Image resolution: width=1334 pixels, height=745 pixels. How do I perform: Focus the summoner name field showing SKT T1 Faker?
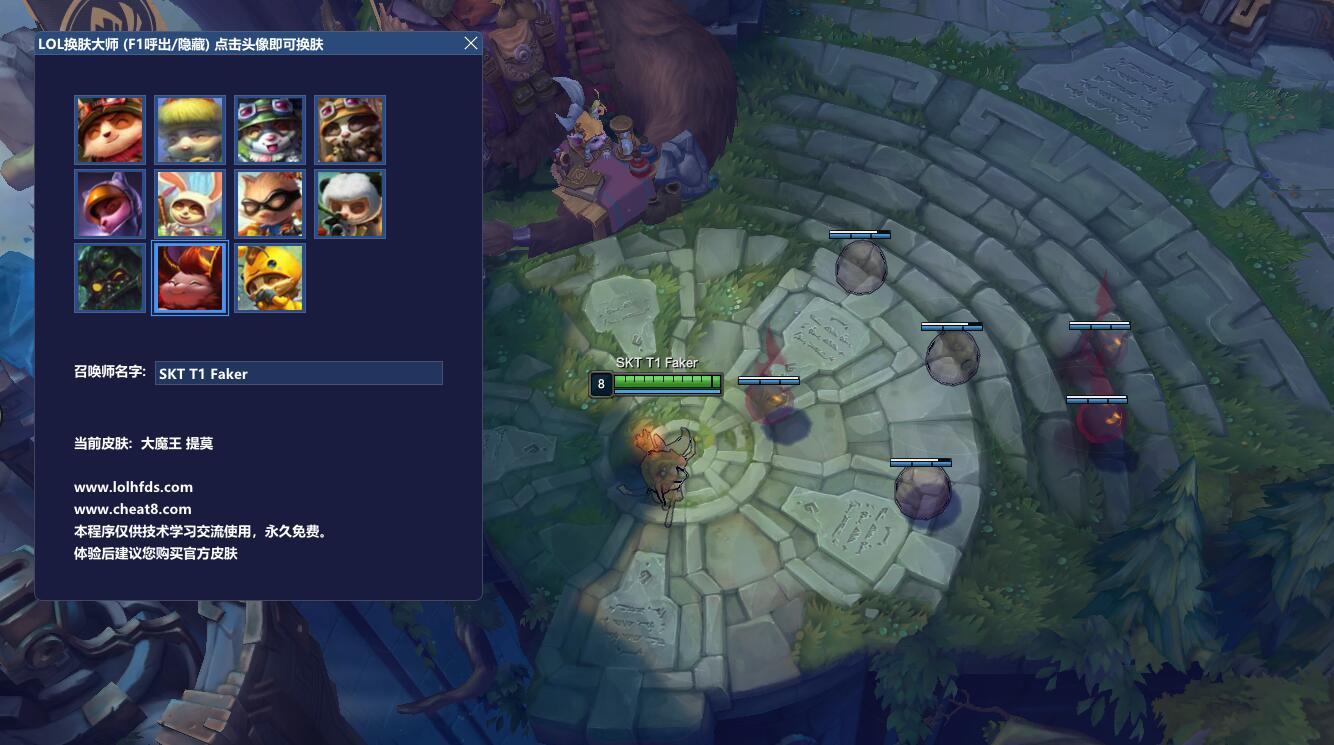298,373
